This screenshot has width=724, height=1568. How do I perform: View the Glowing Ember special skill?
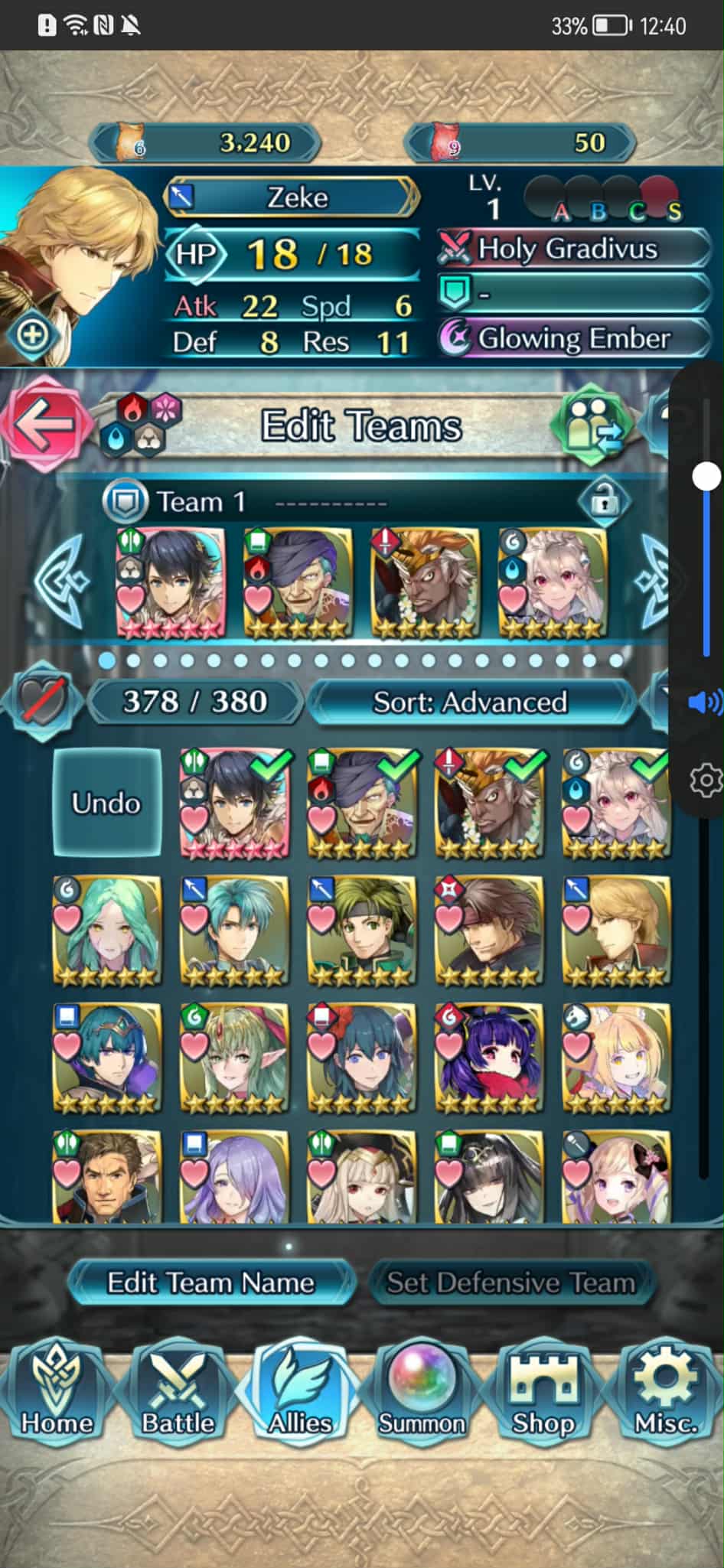tap(574, 338)
